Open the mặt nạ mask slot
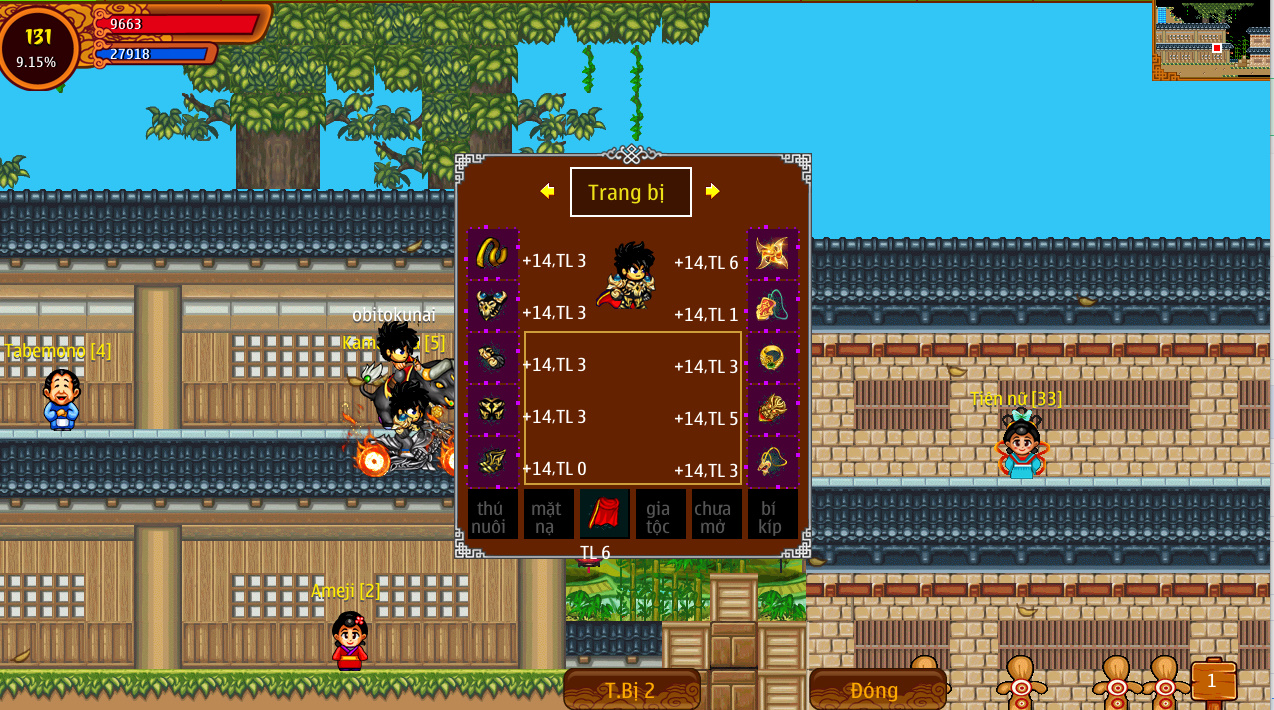The height and width of the screenshot is (710, 1274). point(548,515)
